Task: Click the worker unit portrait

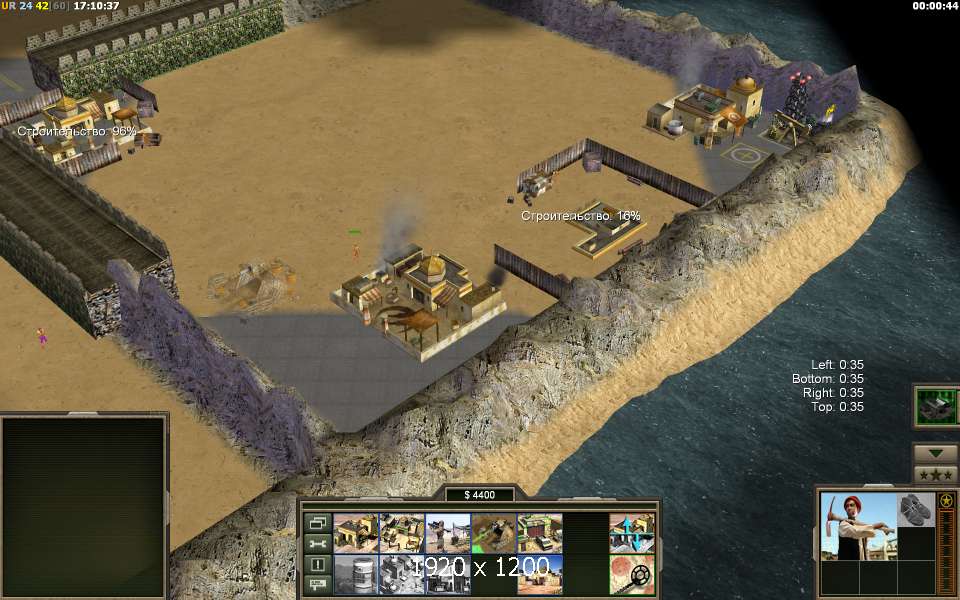Action: (859, 526)
